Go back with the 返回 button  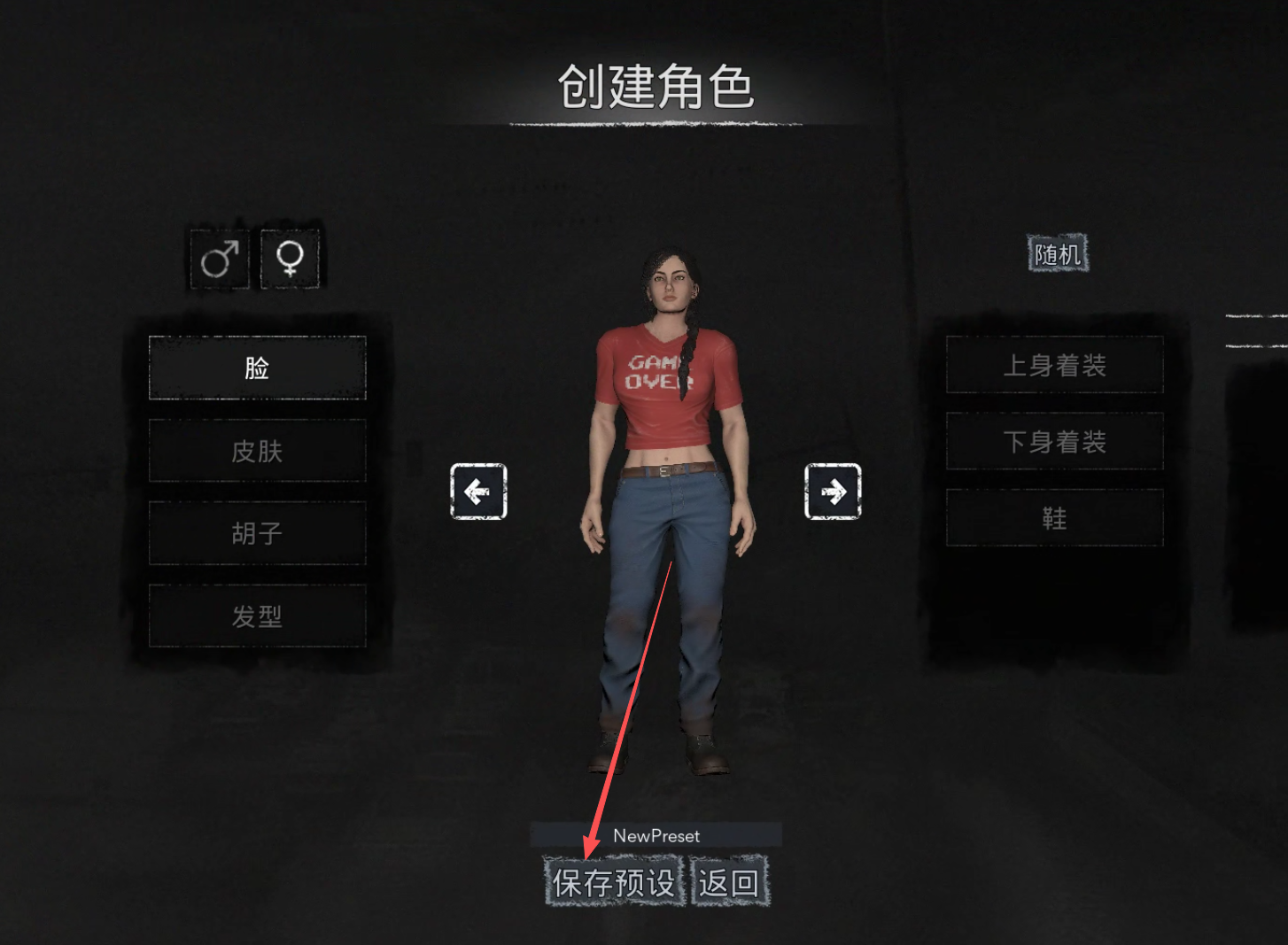[729, 882]
